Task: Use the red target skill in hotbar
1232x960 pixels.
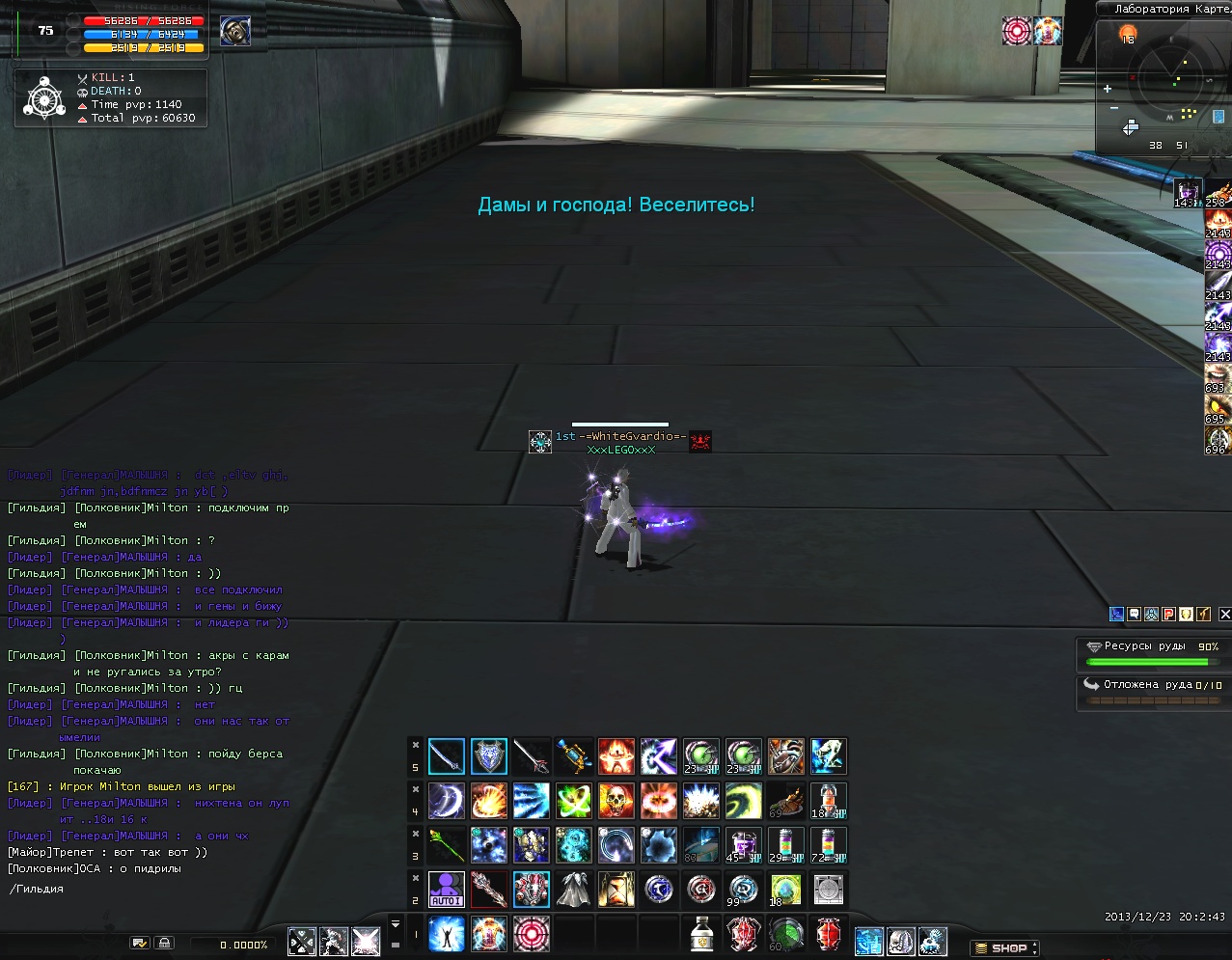Action: 531,934
